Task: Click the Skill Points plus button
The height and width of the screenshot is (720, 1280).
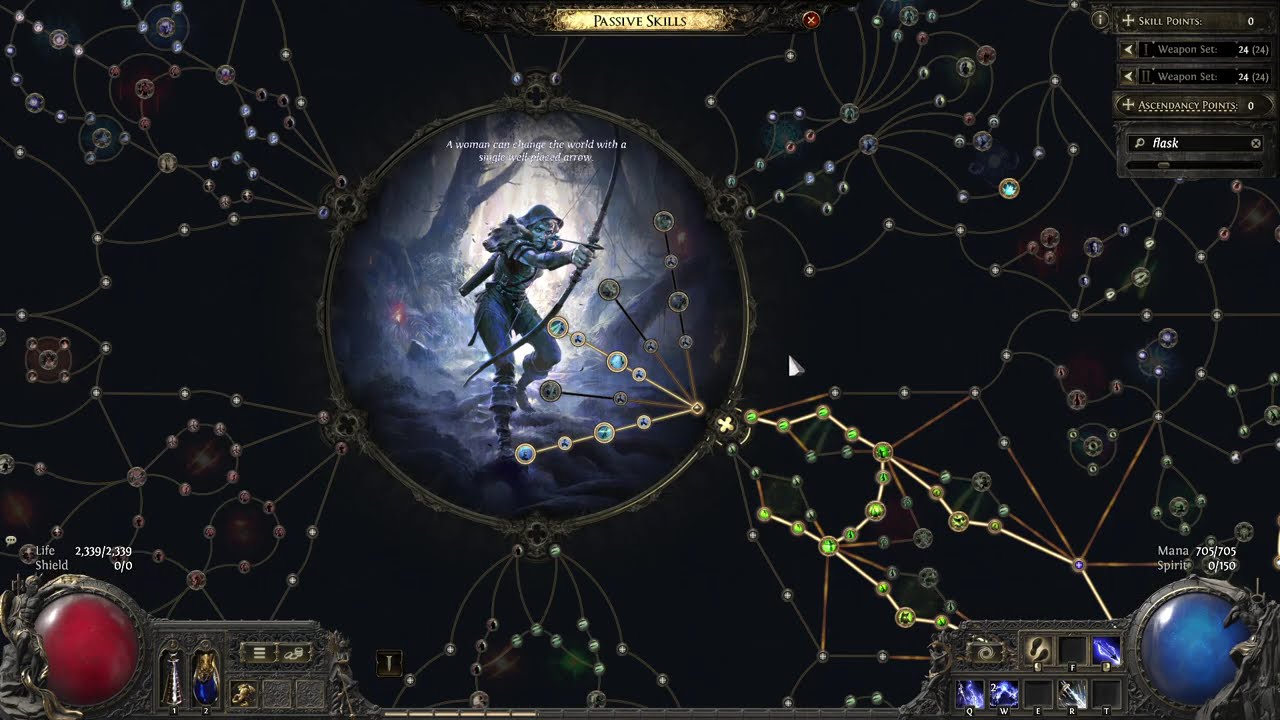Action: pyautogui.click(x=1128, y=21)
